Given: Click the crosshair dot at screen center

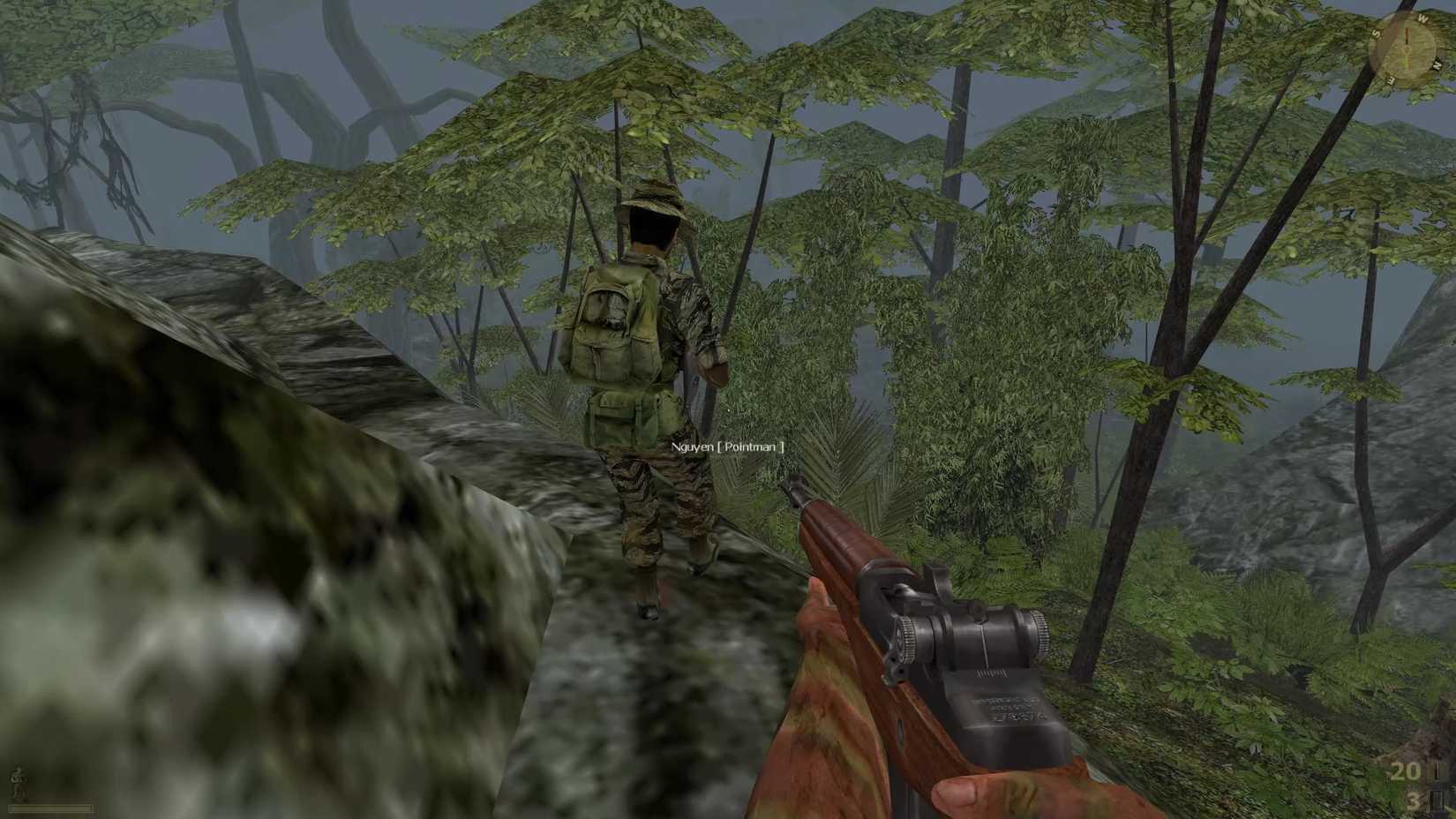Looking at the screenshot, I should (728, 409).
